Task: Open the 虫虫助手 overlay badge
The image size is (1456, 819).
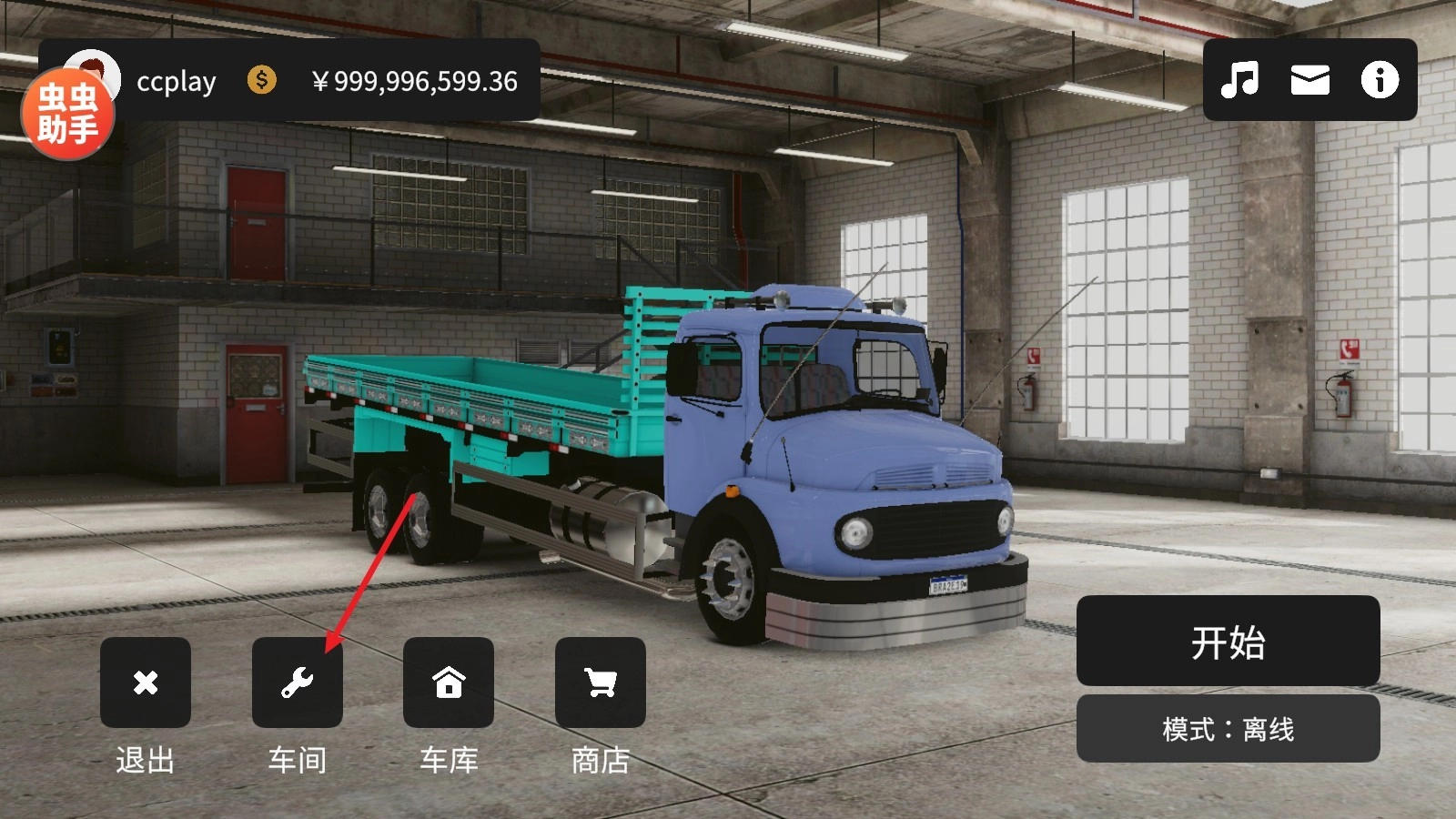Action: 67,114
